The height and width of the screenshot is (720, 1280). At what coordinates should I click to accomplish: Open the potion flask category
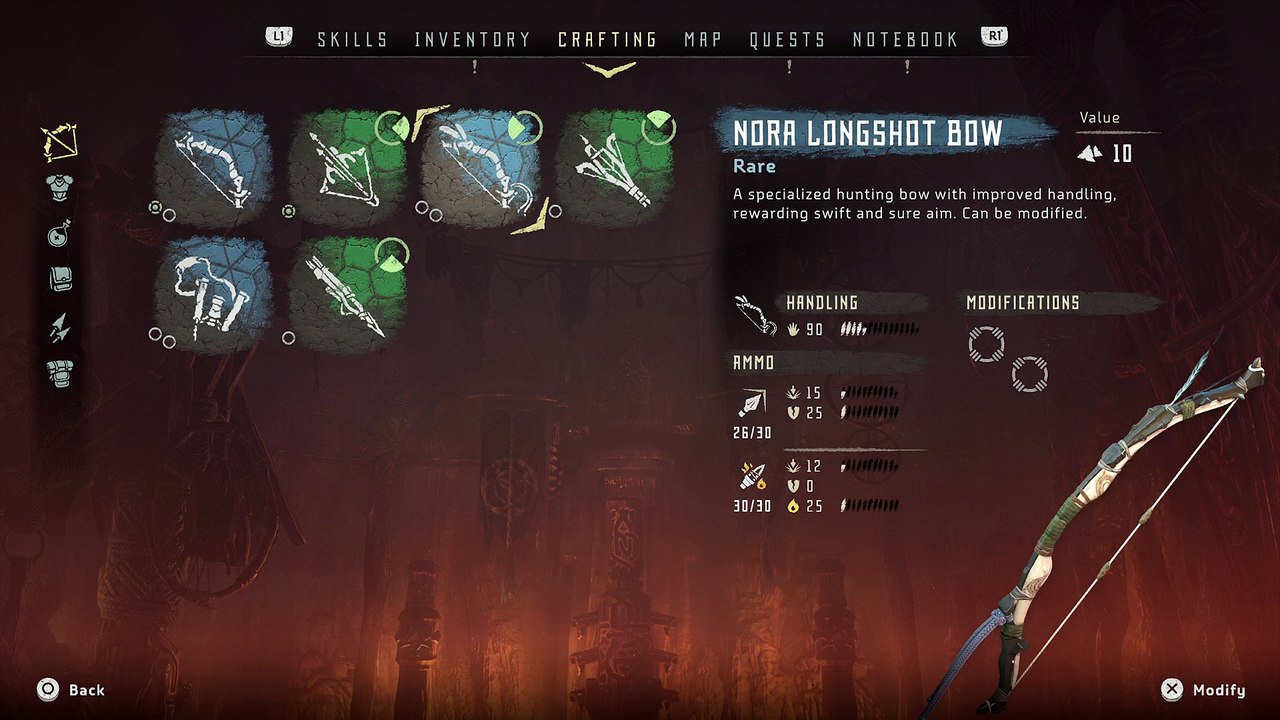(60, 234)
